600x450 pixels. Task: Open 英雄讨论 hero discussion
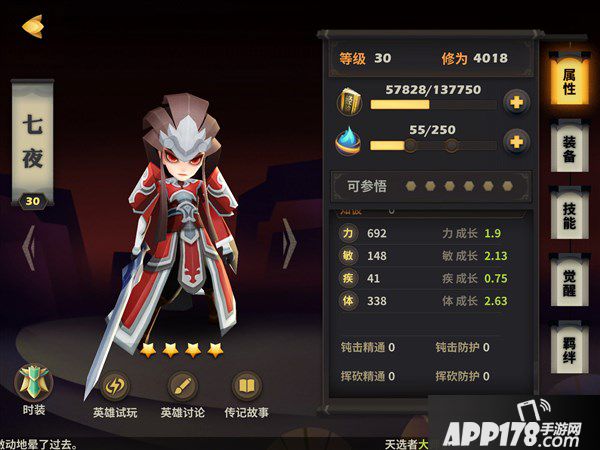click(x=183, y=393)
